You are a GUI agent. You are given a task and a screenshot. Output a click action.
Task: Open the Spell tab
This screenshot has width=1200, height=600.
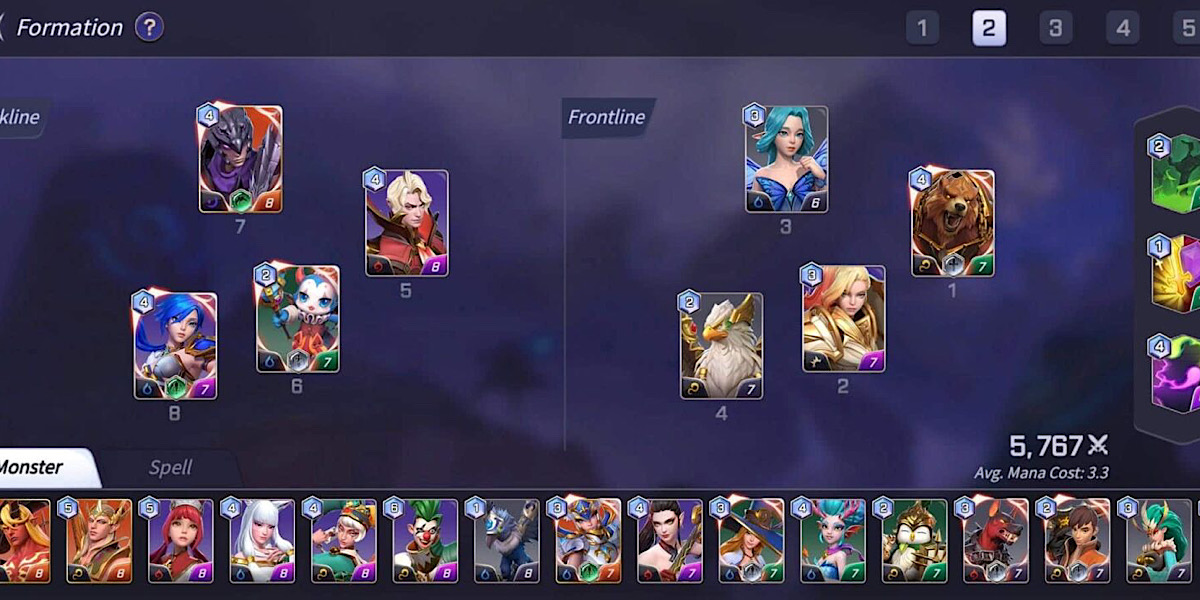pyautogui.click(x=170, y=468)
